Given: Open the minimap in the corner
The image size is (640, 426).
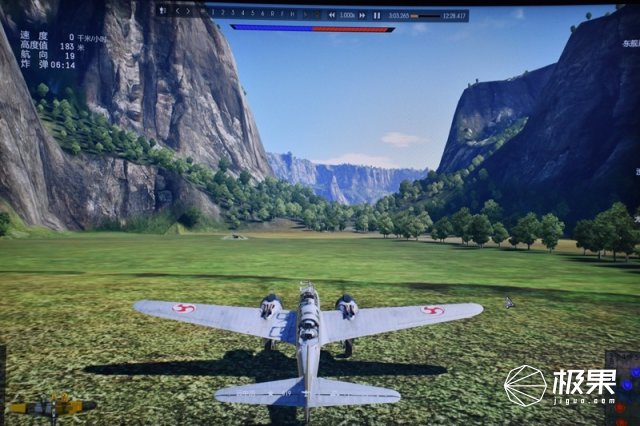Looking at the screenshot, I should coord(622,387).
